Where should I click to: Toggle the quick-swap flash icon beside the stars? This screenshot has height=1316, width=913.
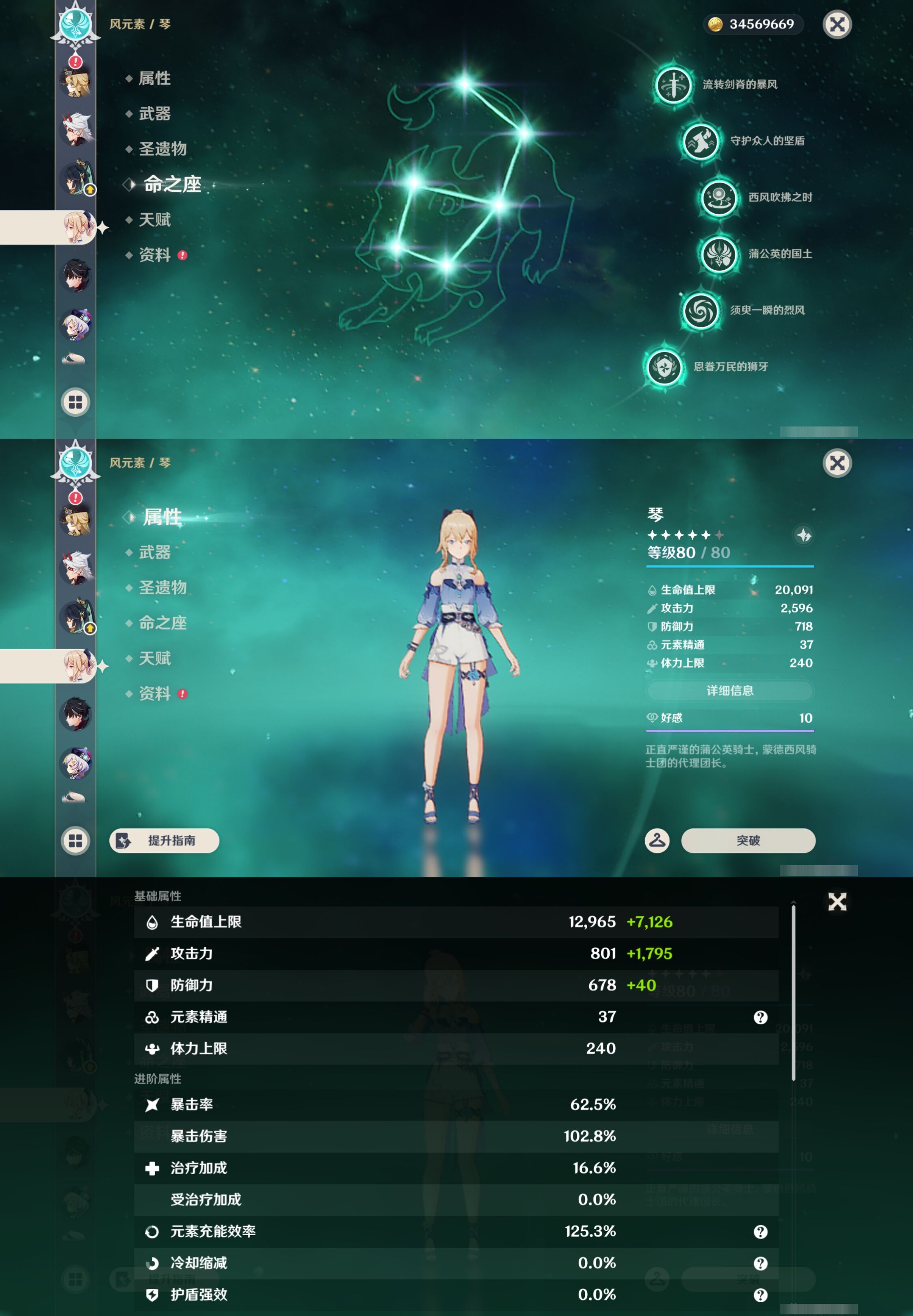[804, 535]
